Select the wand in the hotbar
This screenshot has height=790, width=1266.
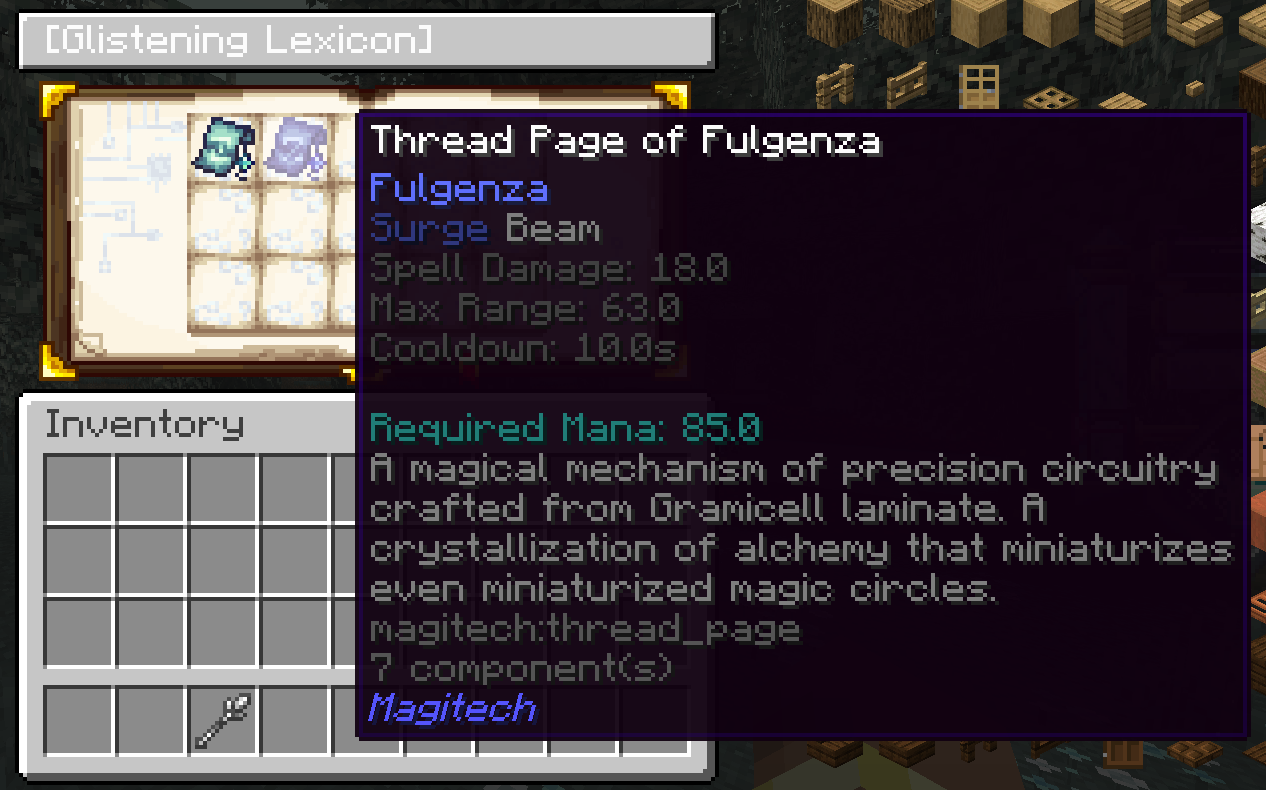[224, 721]
